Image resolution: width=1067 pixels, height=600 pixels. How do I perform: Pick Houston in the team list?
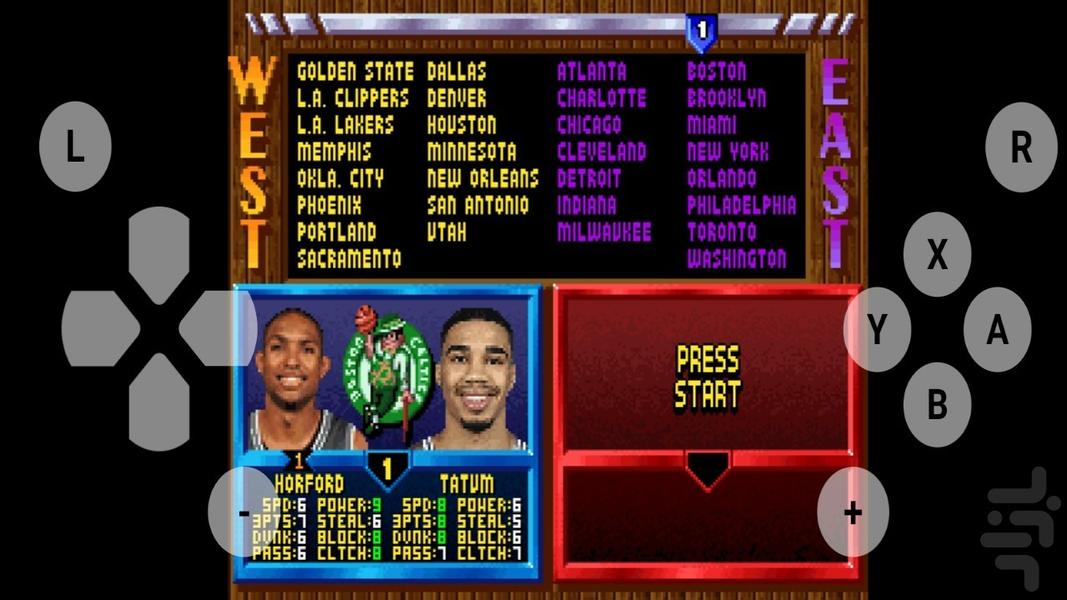click(461, 126)
